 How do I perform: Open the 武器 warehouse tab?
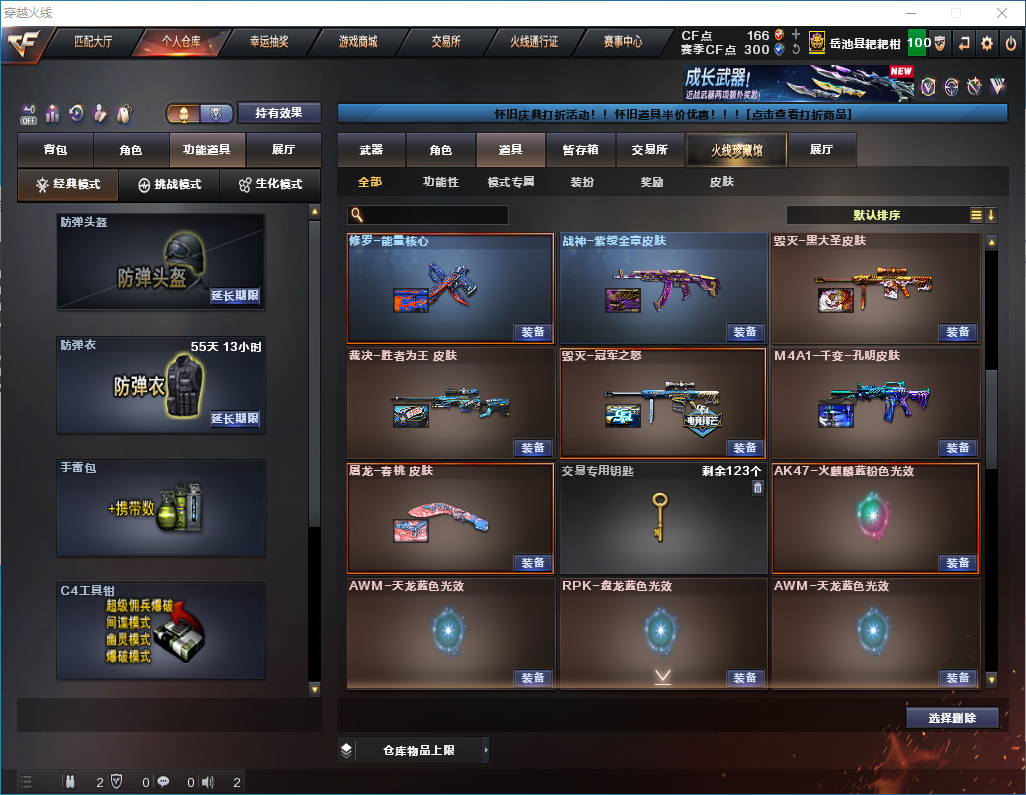pyautogui.click(x=371, y=150)
